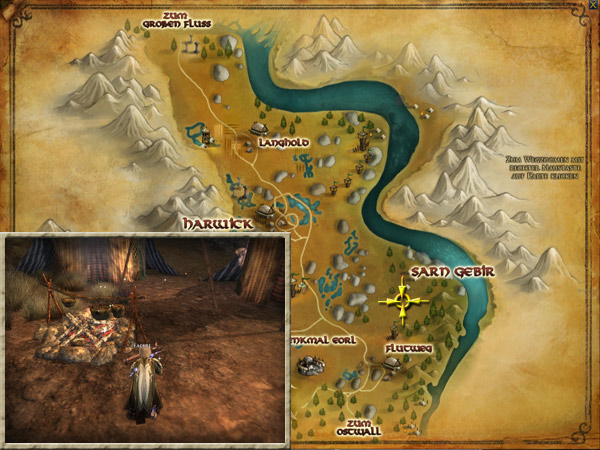
Task: Select the Langhold location on the map
Action: [x=283, y=143]
